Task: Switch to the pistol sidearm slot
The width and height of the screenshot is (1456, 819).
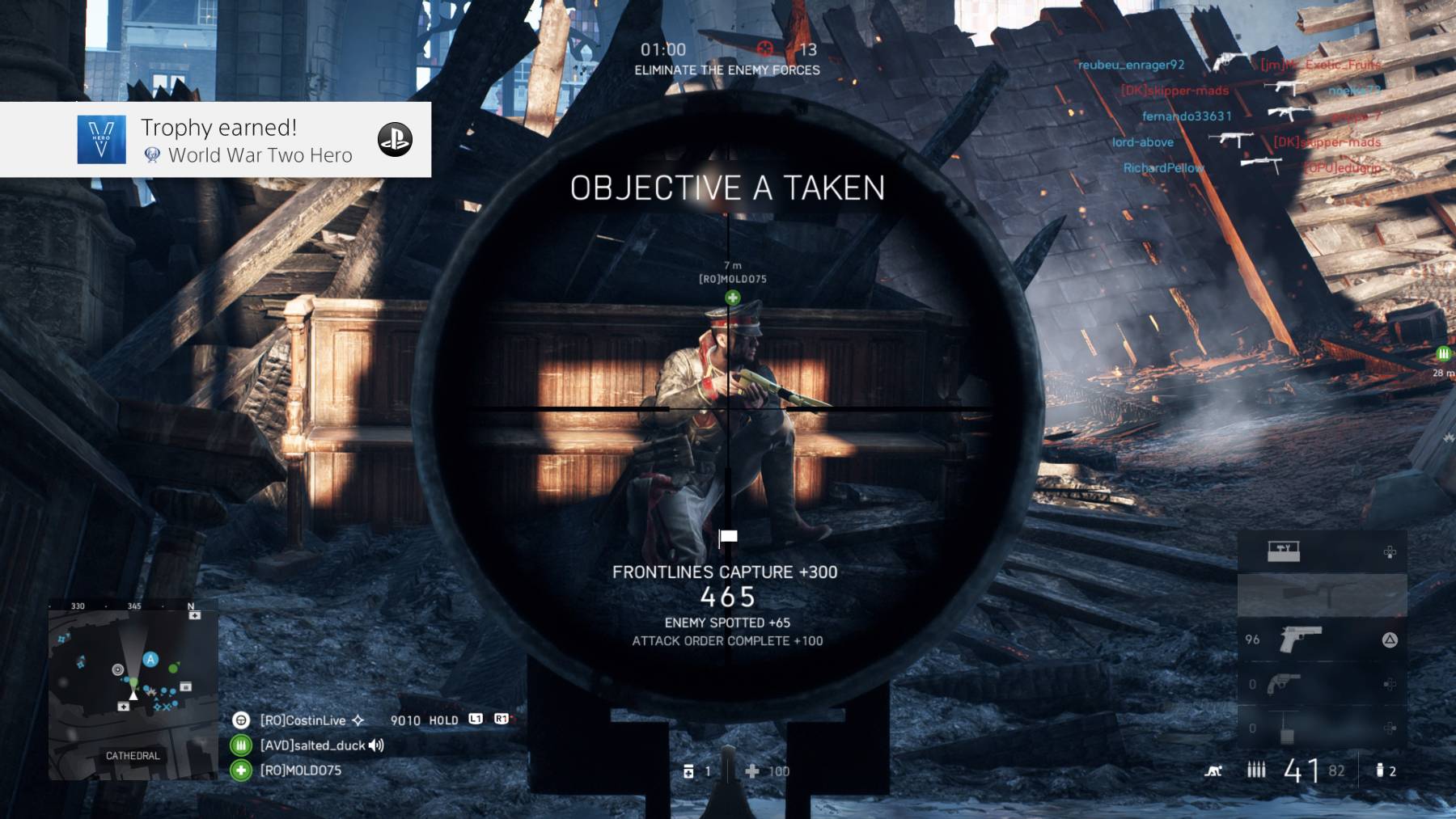Action: pyautogui.click(x=1300, y=640)
